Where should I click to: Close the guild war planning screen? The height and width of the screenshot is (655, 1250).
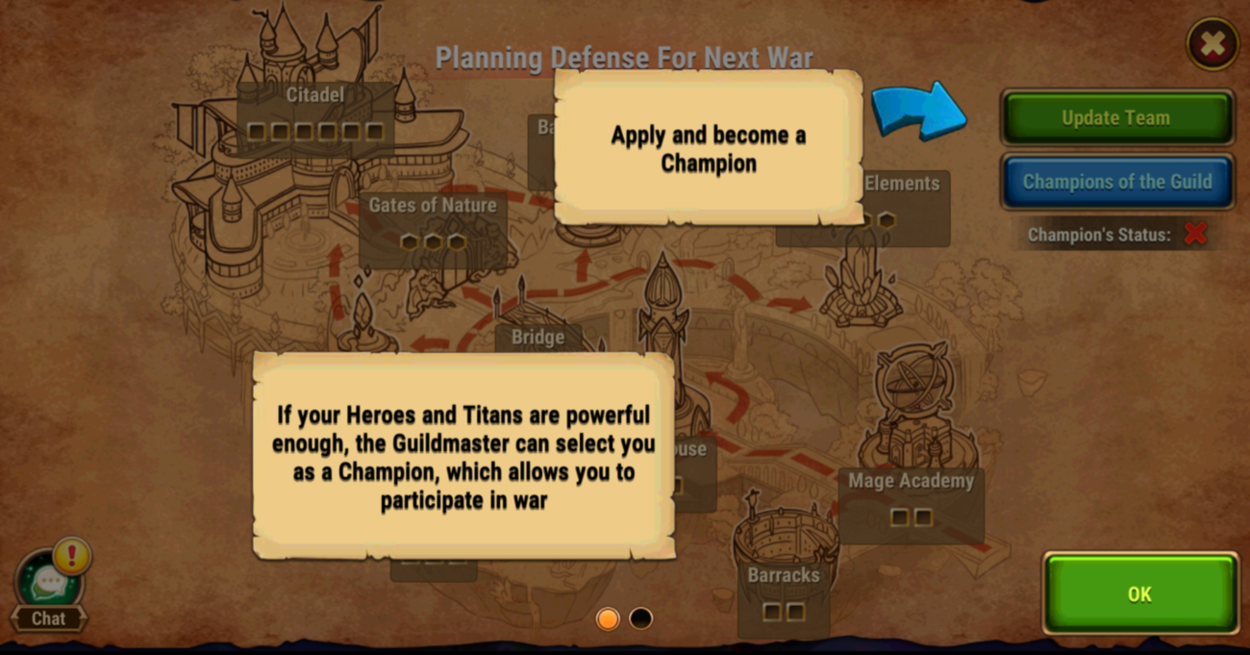pos(1212,44)
